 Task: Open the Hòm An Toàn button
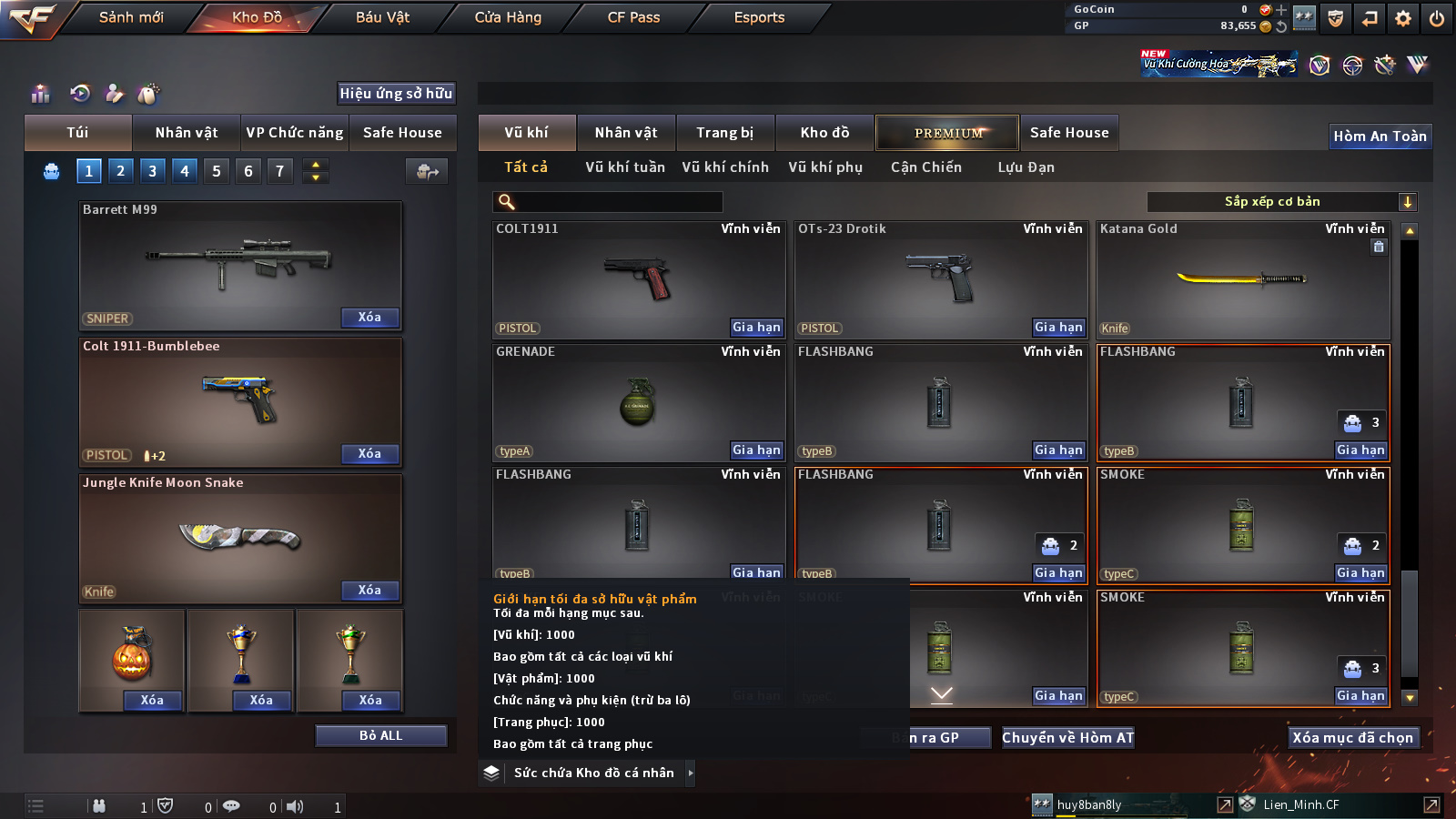pos(1380,136)
